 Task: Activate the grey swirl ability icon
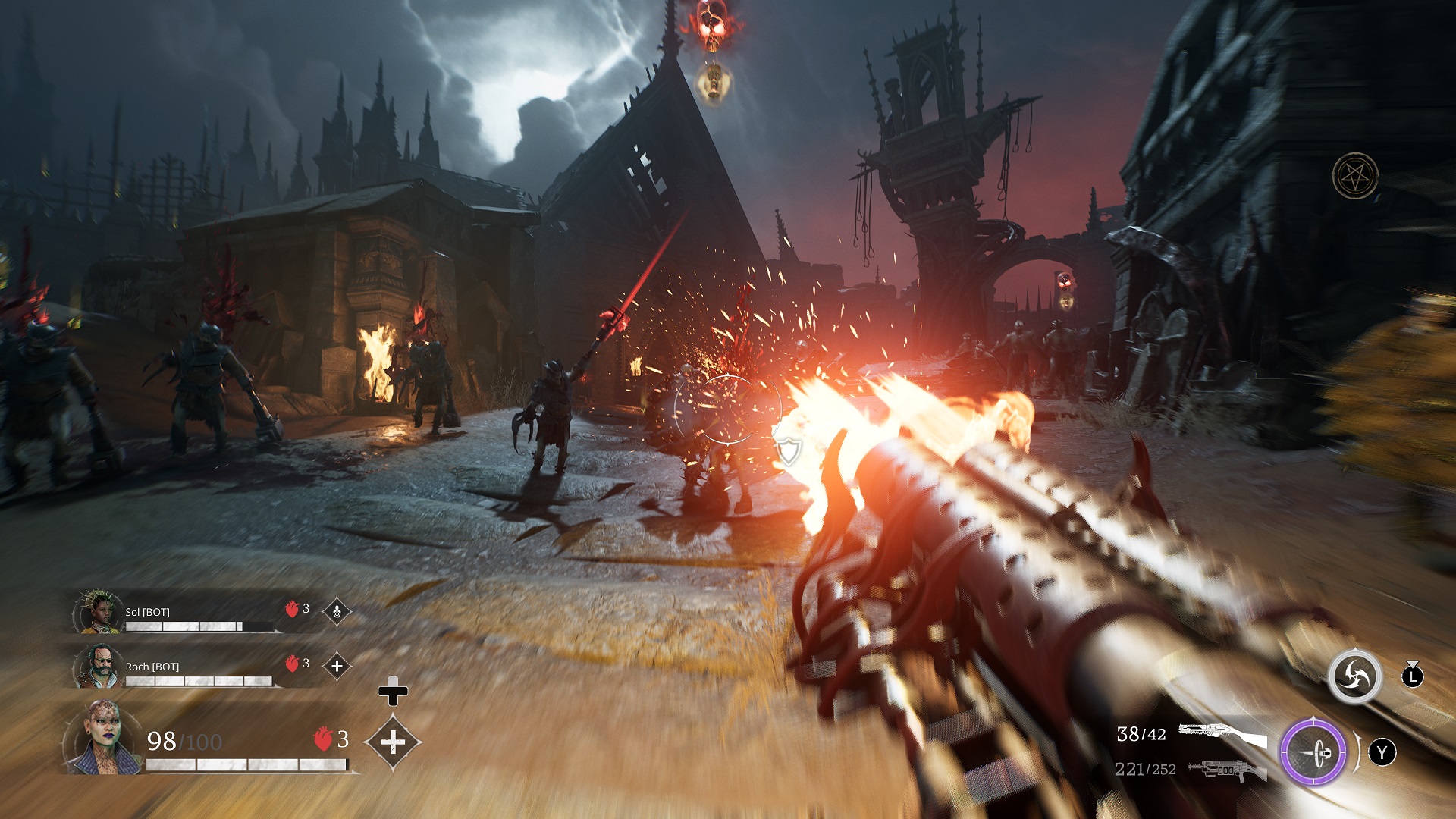(x=1354, y=676)
